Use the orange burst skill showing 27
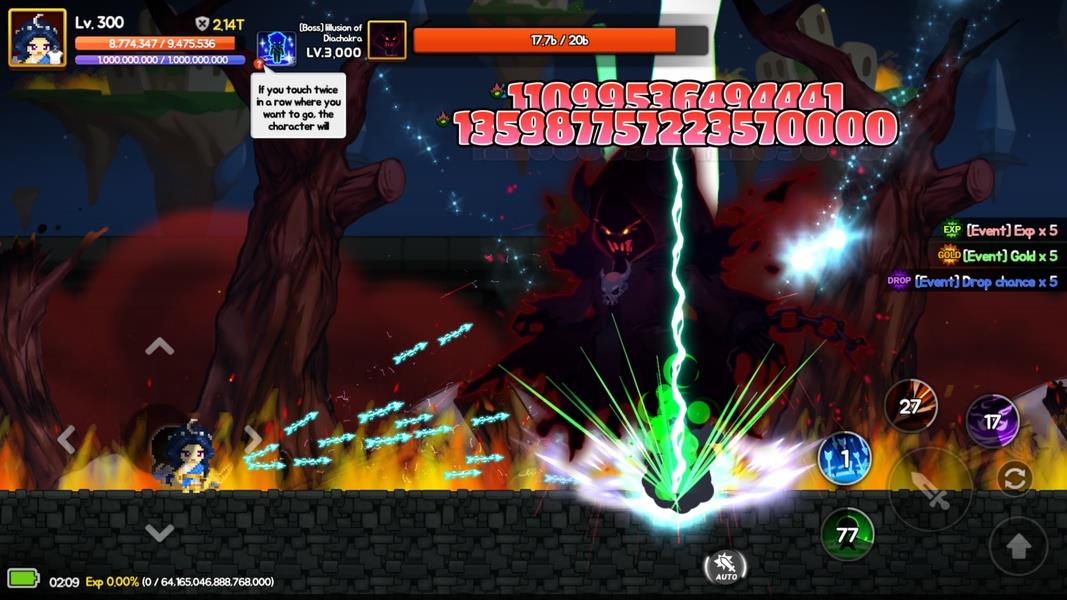 pos(910,406)
